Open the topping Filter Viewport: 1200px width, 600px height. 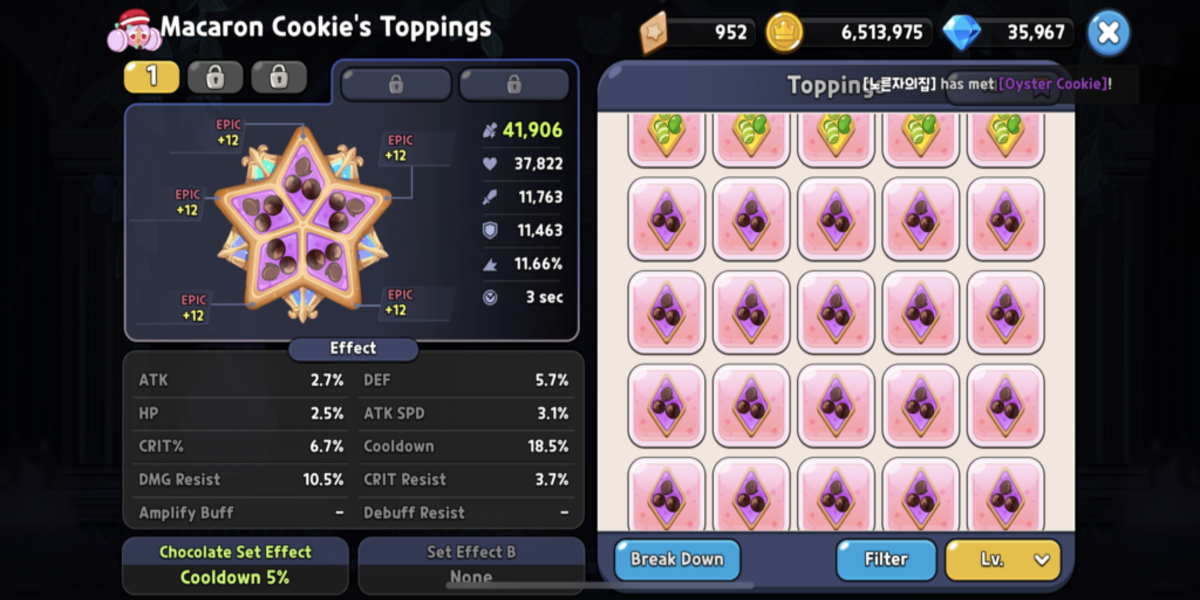886,559
